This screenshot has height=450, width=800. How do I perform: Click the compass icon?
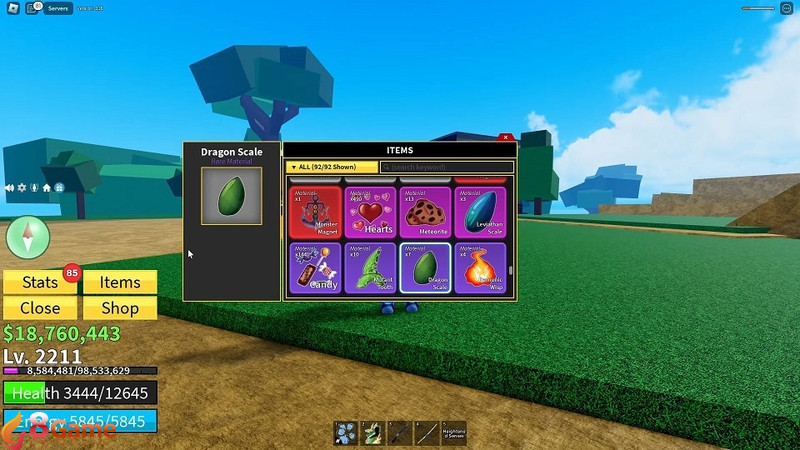(x=27, y=239)
